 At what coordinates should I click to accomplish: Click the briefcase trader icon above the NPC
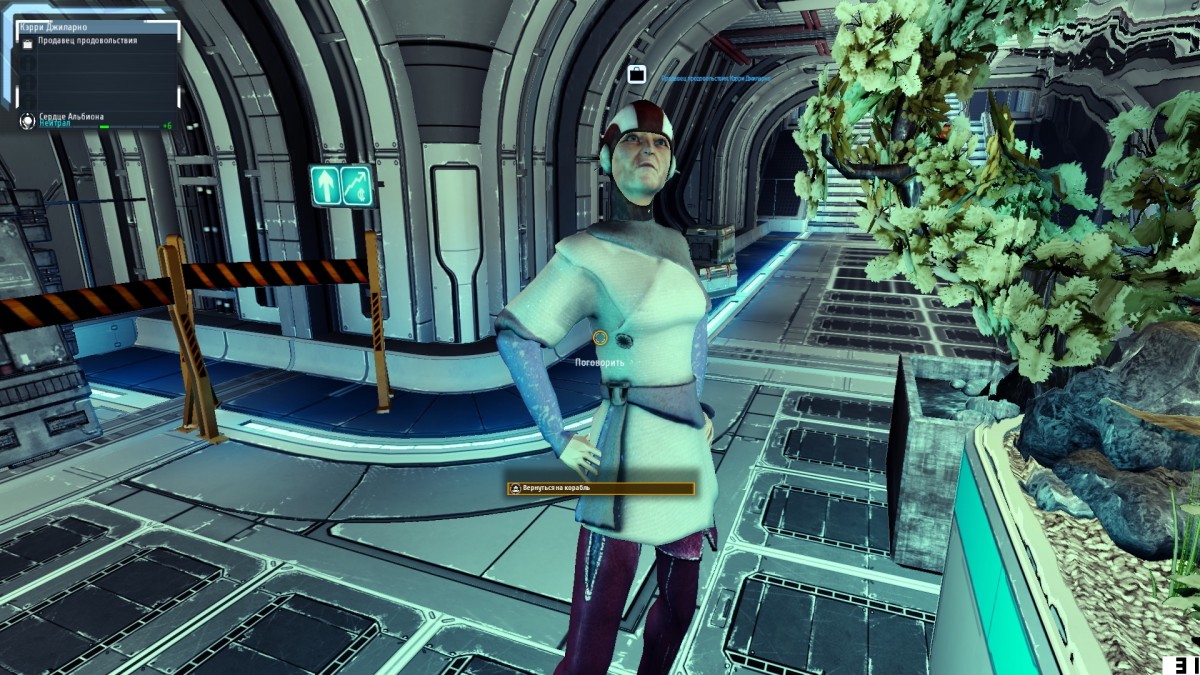pyautogui.click(x=636, y=73)
